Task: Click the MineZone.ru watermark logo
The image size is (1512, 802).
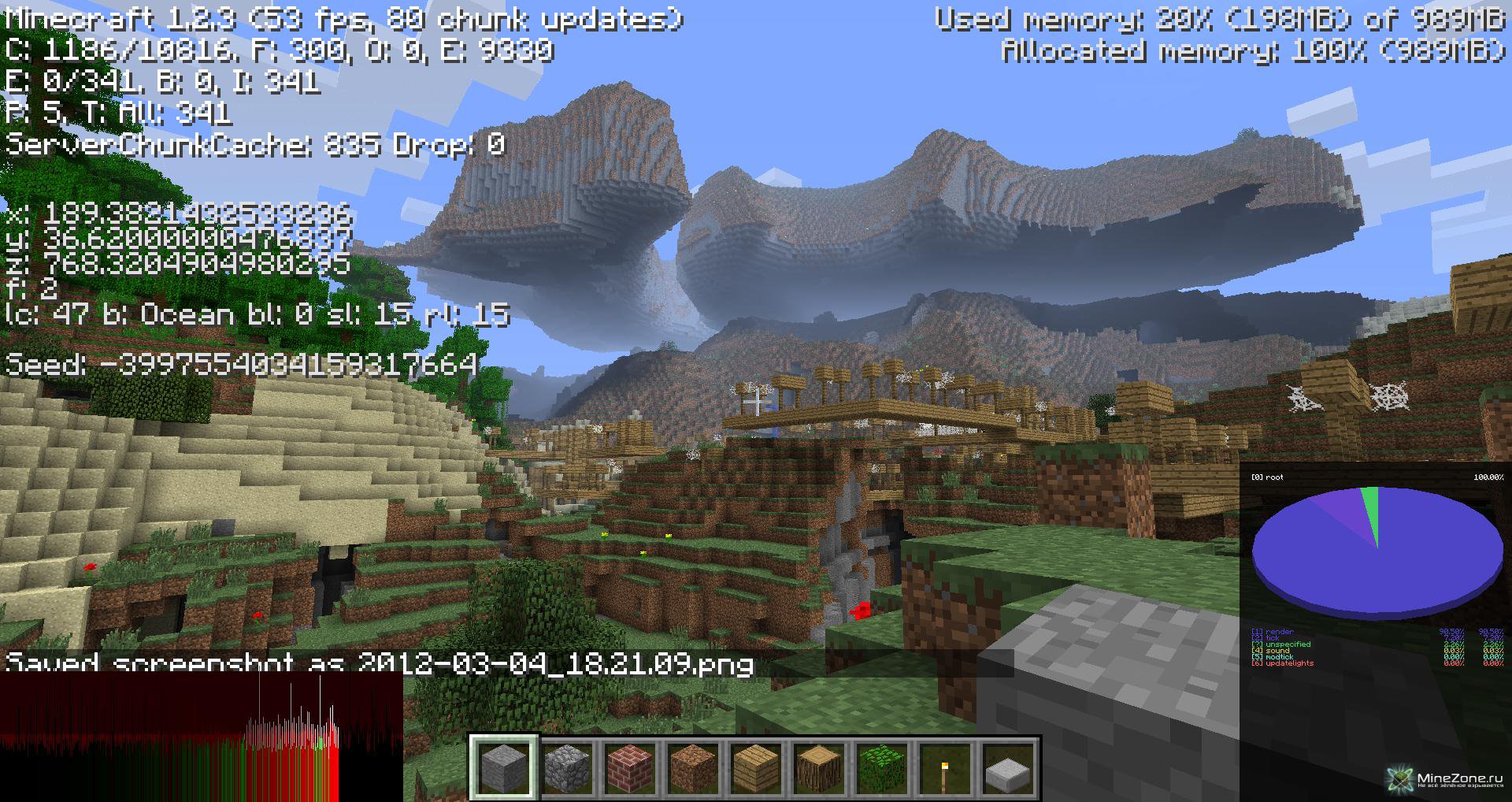Action: (1446, 779)
